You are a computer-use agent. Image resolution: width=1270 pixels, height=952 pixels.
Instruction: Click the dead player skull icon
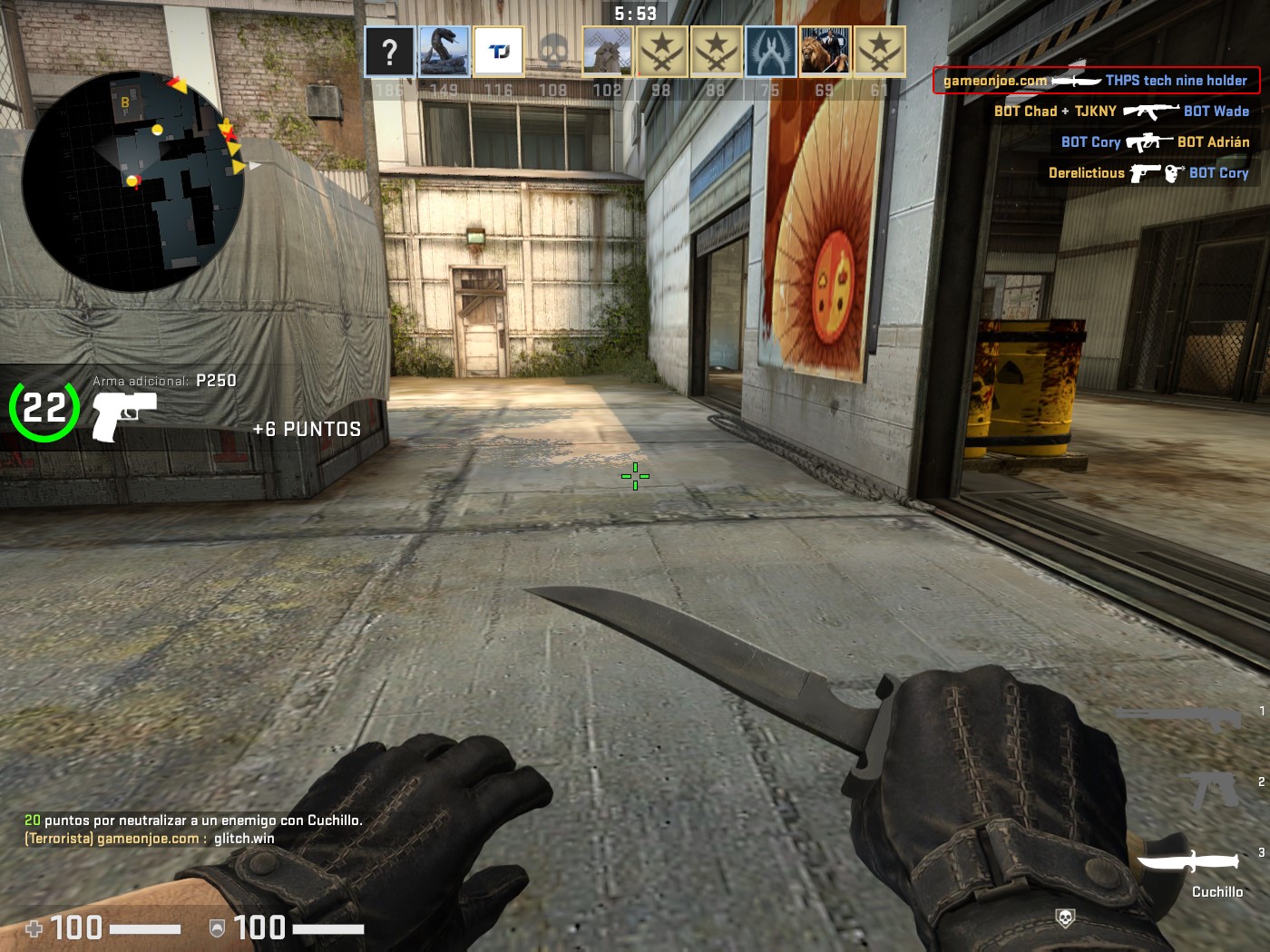[x=553, y=52]
